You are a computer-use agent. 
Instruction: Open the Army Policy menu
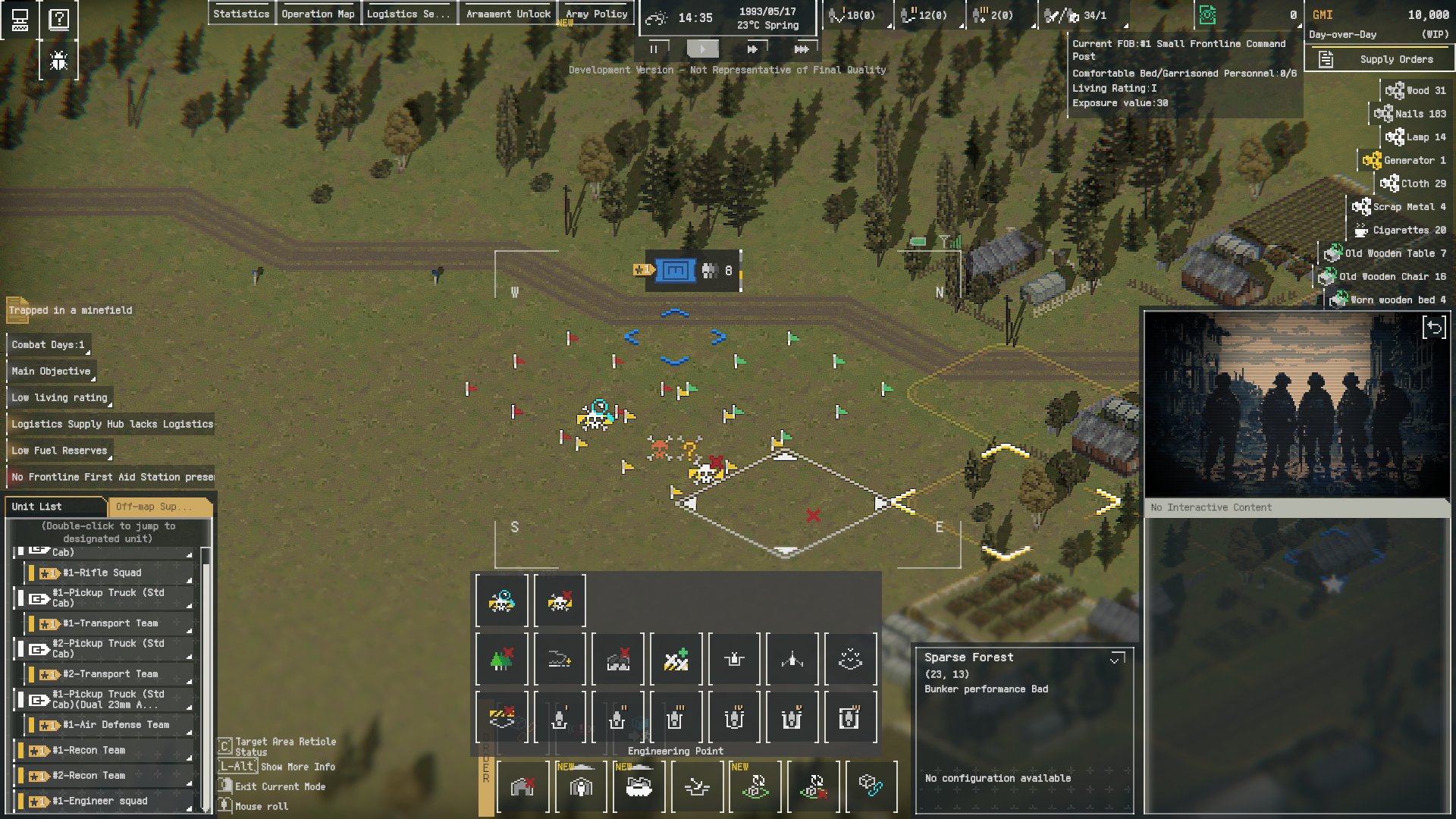tap(596, 14)
